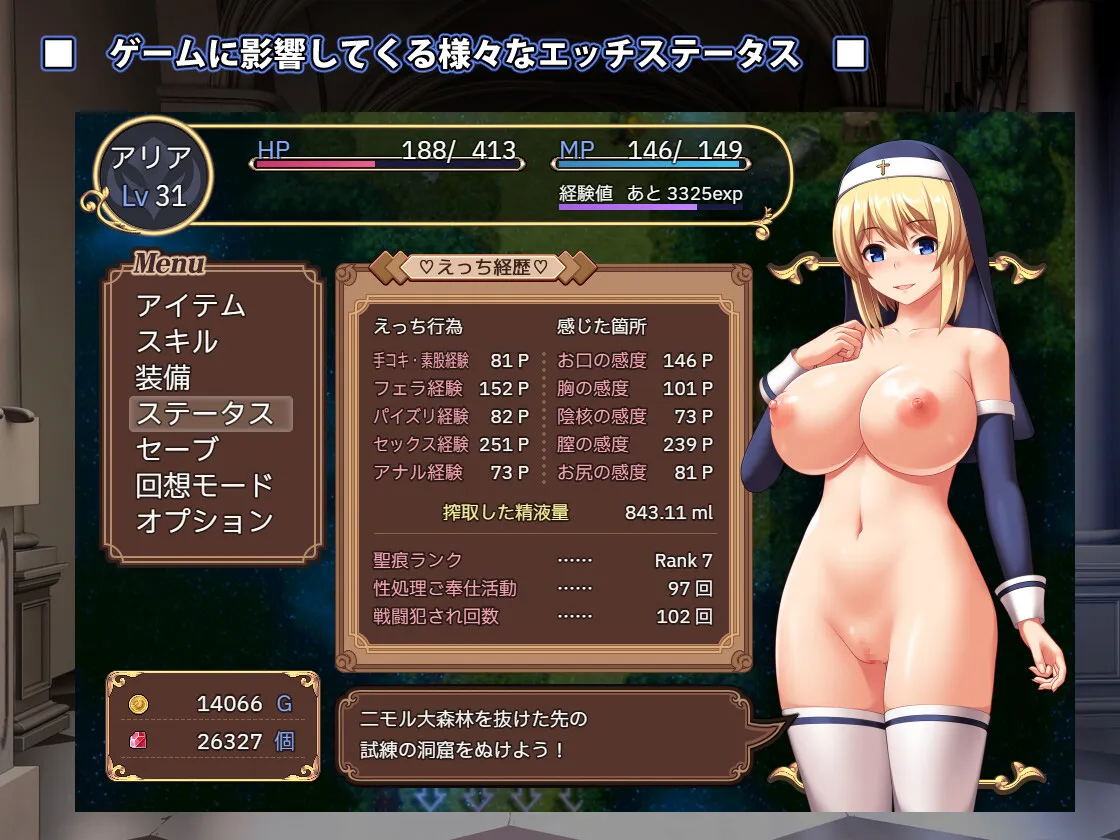Image resolution: width=1120 pixels, height=840 pixels.
Task: Open the アイテム menu entry
Action: click(x=191, y=305)
